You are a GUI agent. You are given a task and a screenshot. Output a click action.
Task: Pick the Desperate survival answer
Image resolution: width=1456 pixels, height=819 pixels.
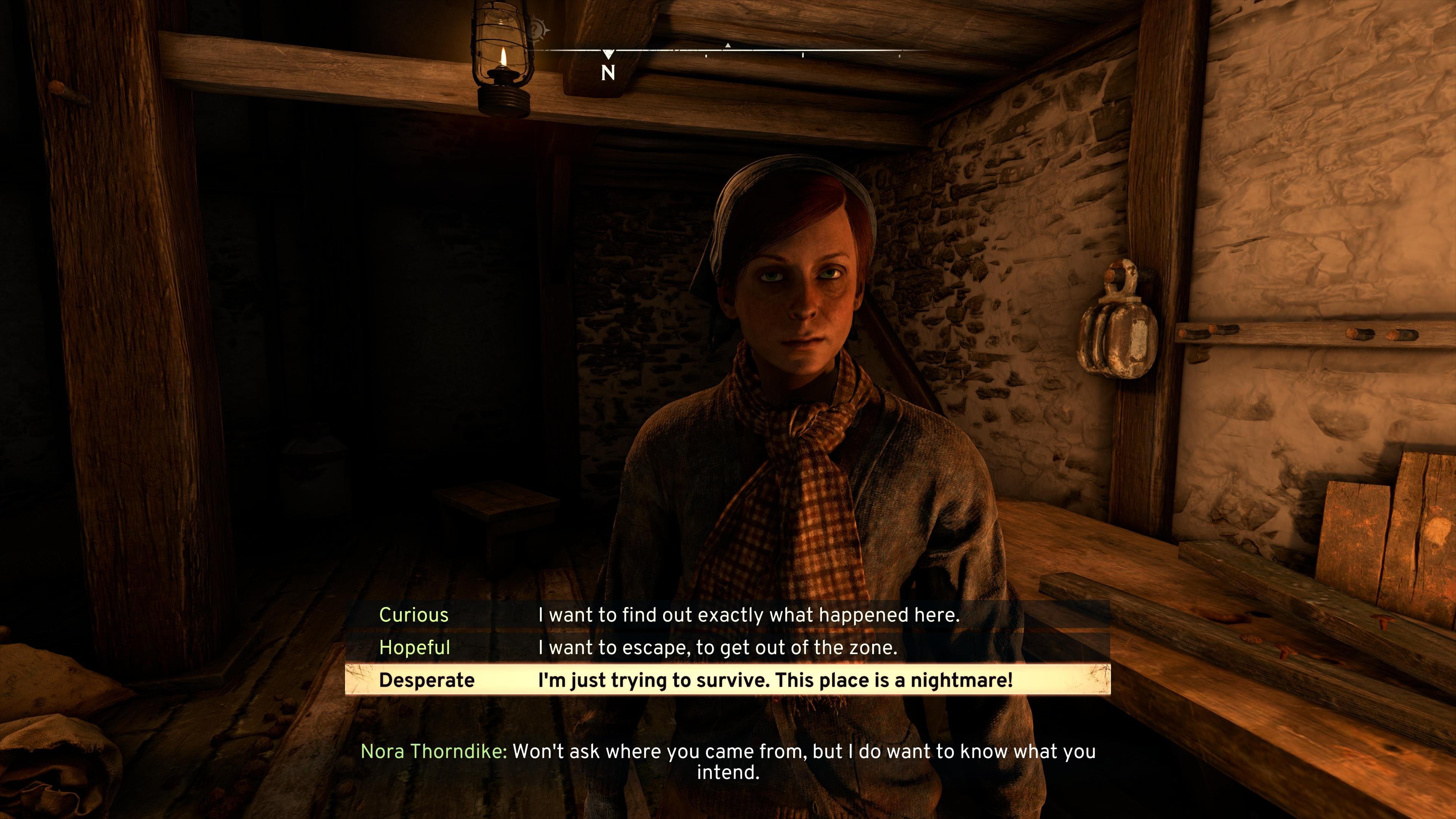pyautogui.click(x=727, y=680)
